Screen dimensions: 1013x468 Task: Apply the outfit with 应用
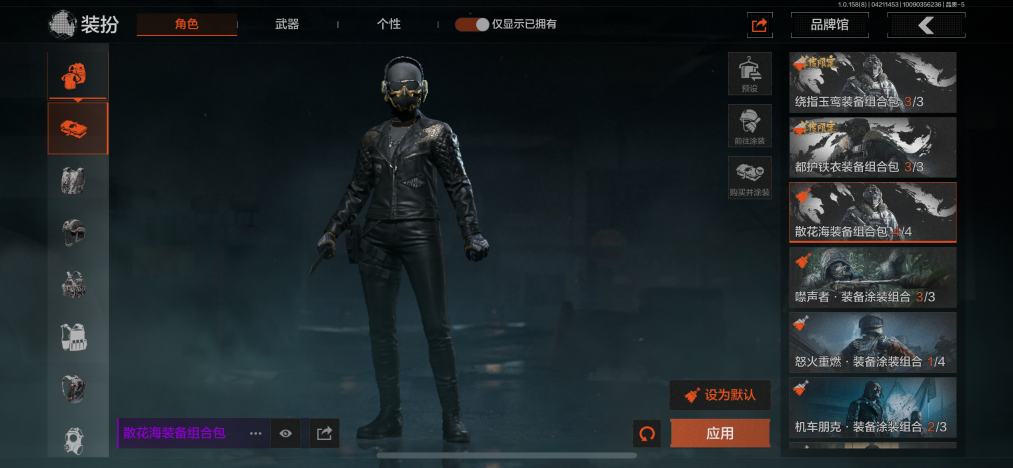point(720,433)
